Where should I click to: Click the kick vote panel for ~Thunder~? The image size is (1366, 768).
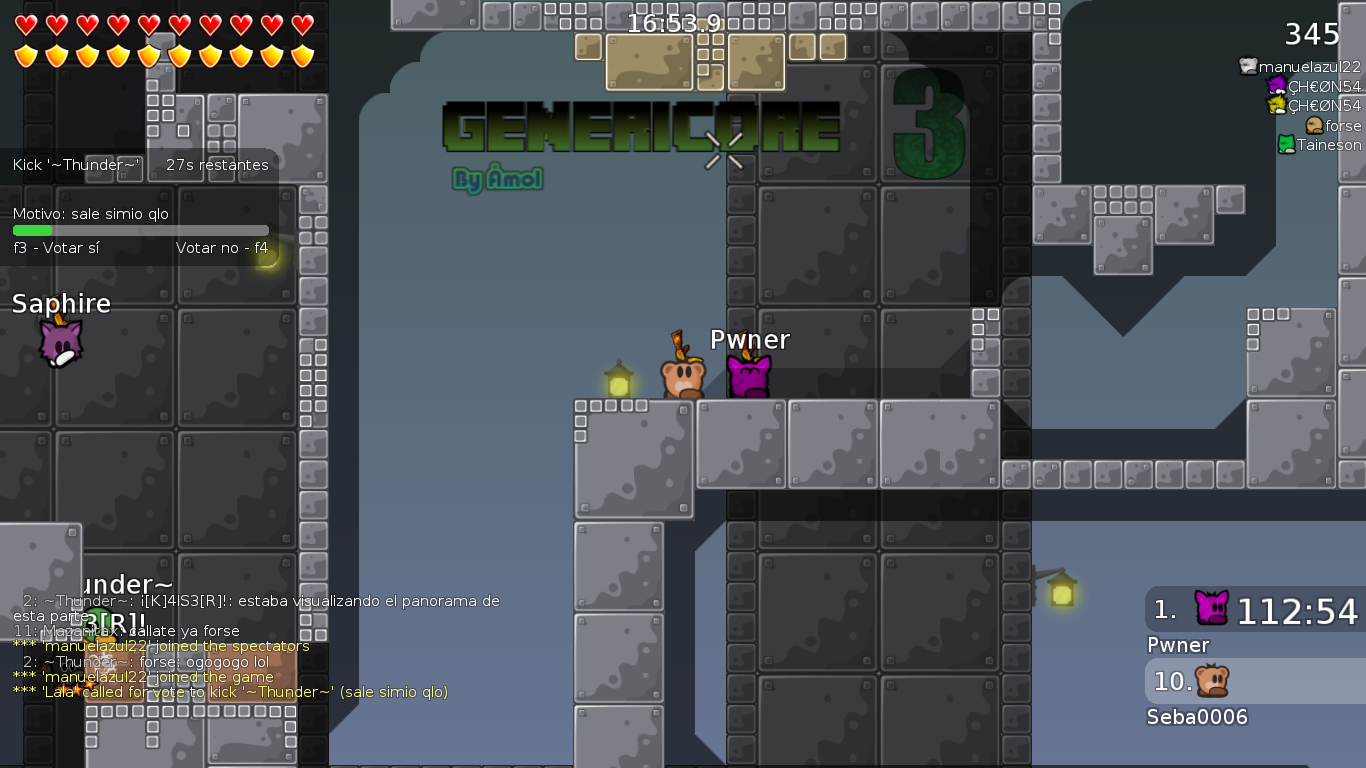pos(140,206)
